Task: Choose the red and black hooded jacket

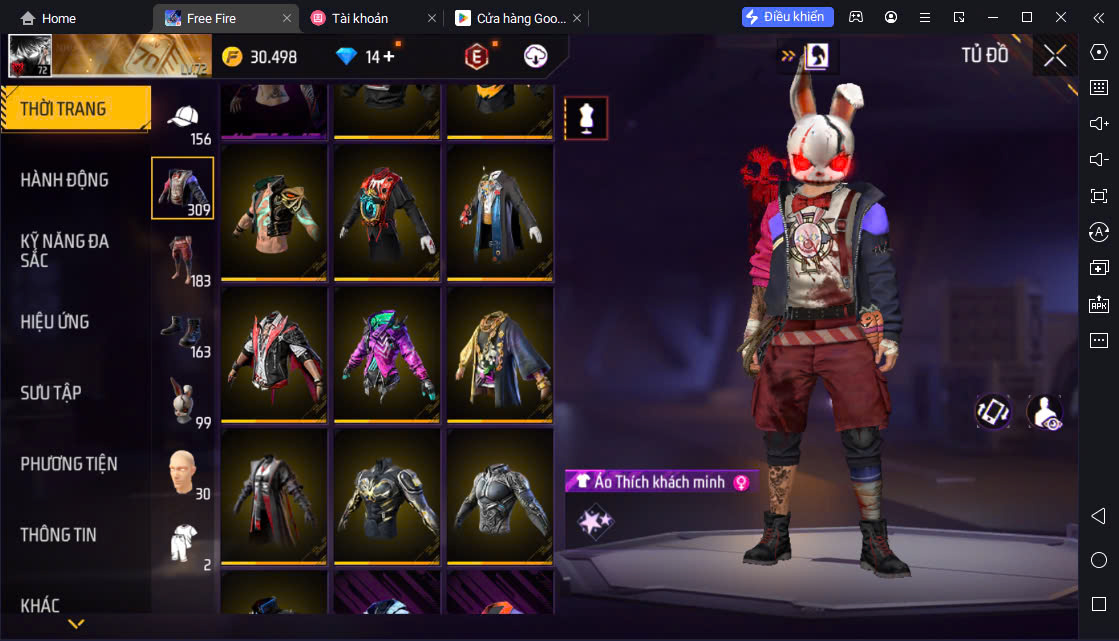Action: tap(274, 354)
